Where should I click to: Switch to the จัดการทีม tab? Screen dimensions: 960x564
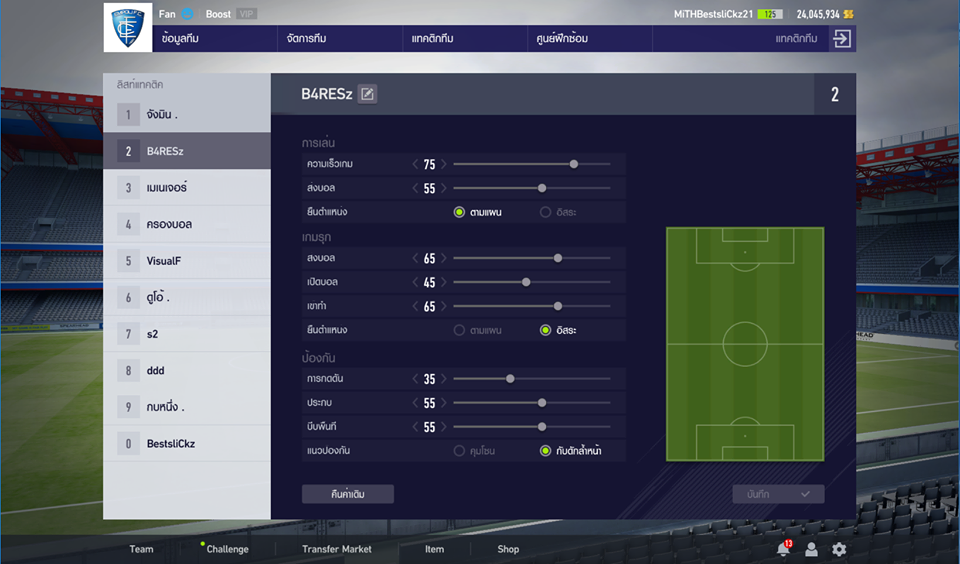306,38
